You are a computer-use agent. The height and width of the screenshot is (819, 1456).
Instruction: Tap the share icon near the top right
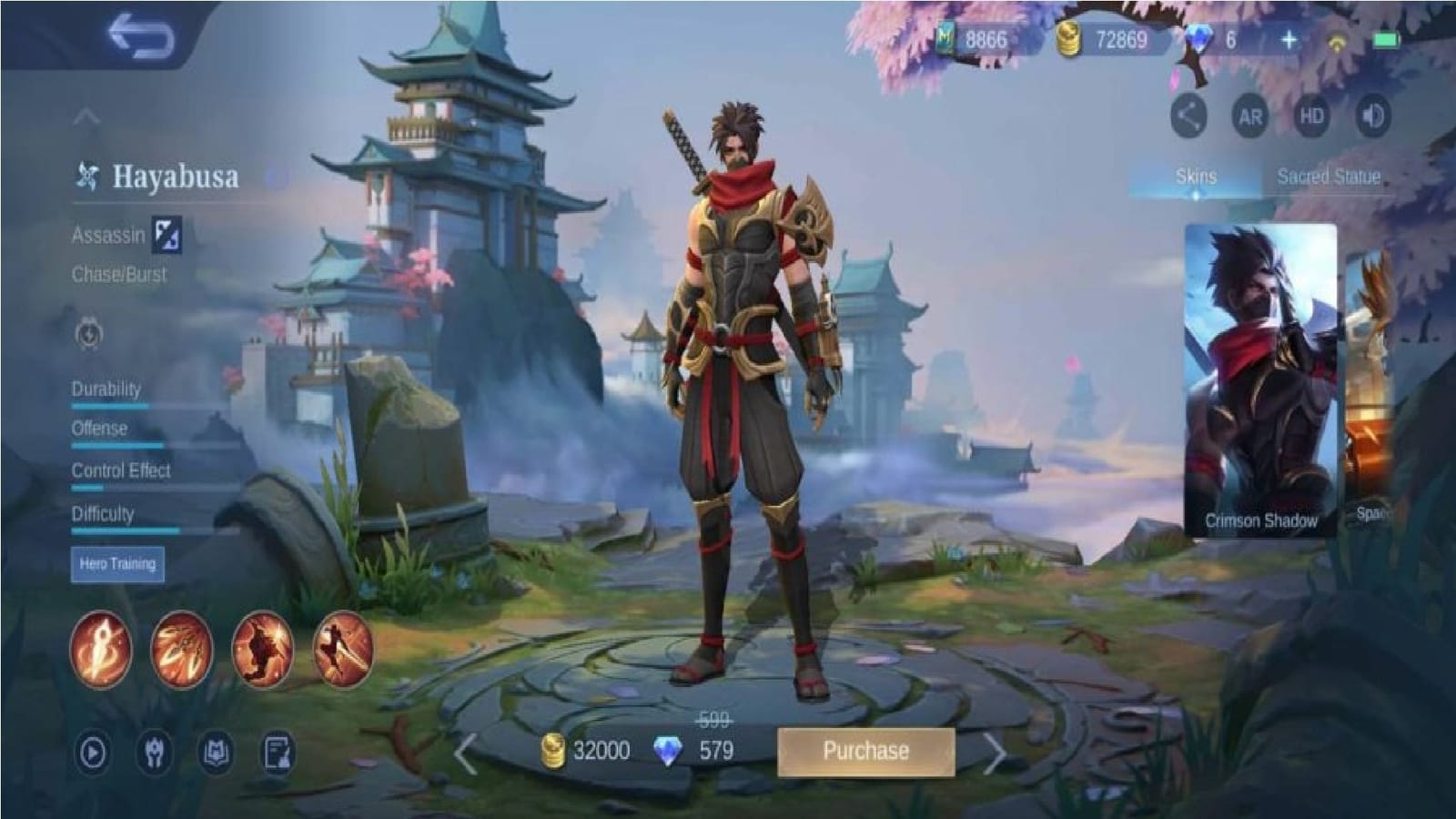tap(1189, 116)
